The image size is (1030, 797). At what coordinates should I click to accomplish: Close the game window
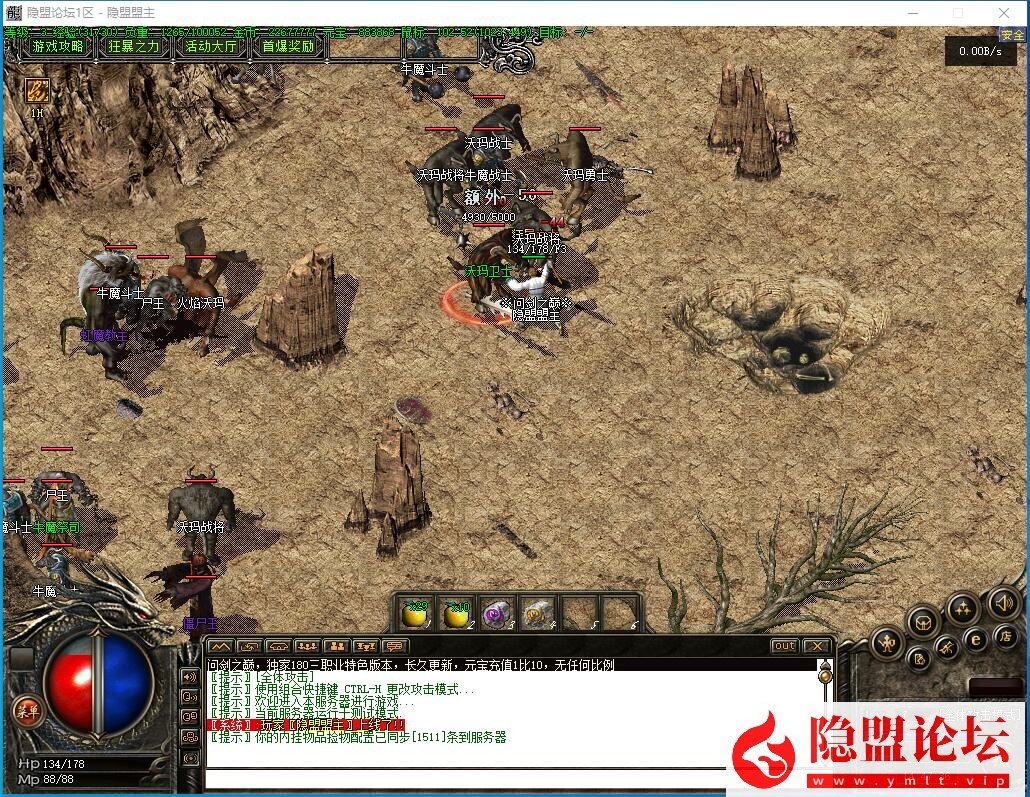(x=1004, y=13)
